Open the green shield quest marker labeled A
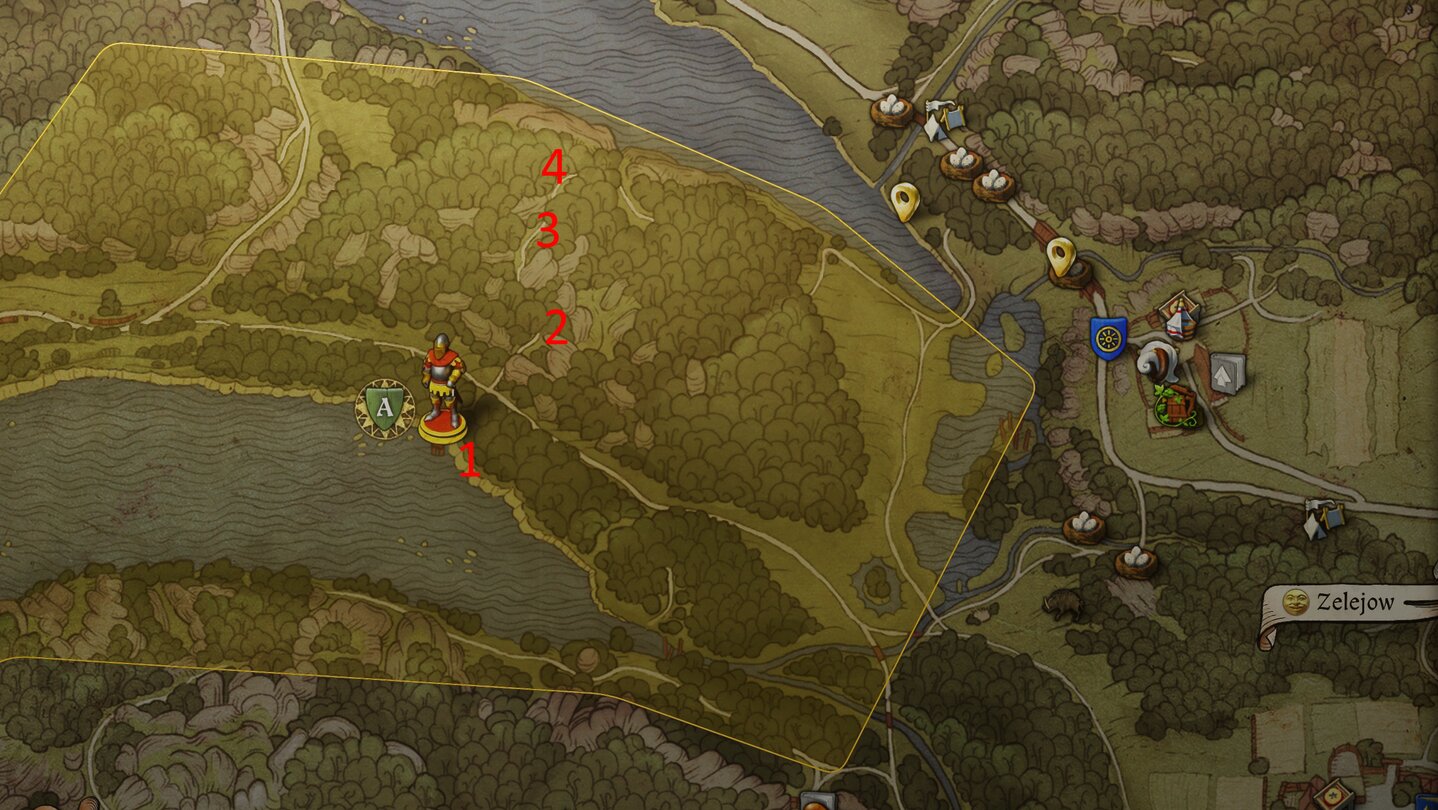The width and height of the screenshot is (1438, 810). 383,406
